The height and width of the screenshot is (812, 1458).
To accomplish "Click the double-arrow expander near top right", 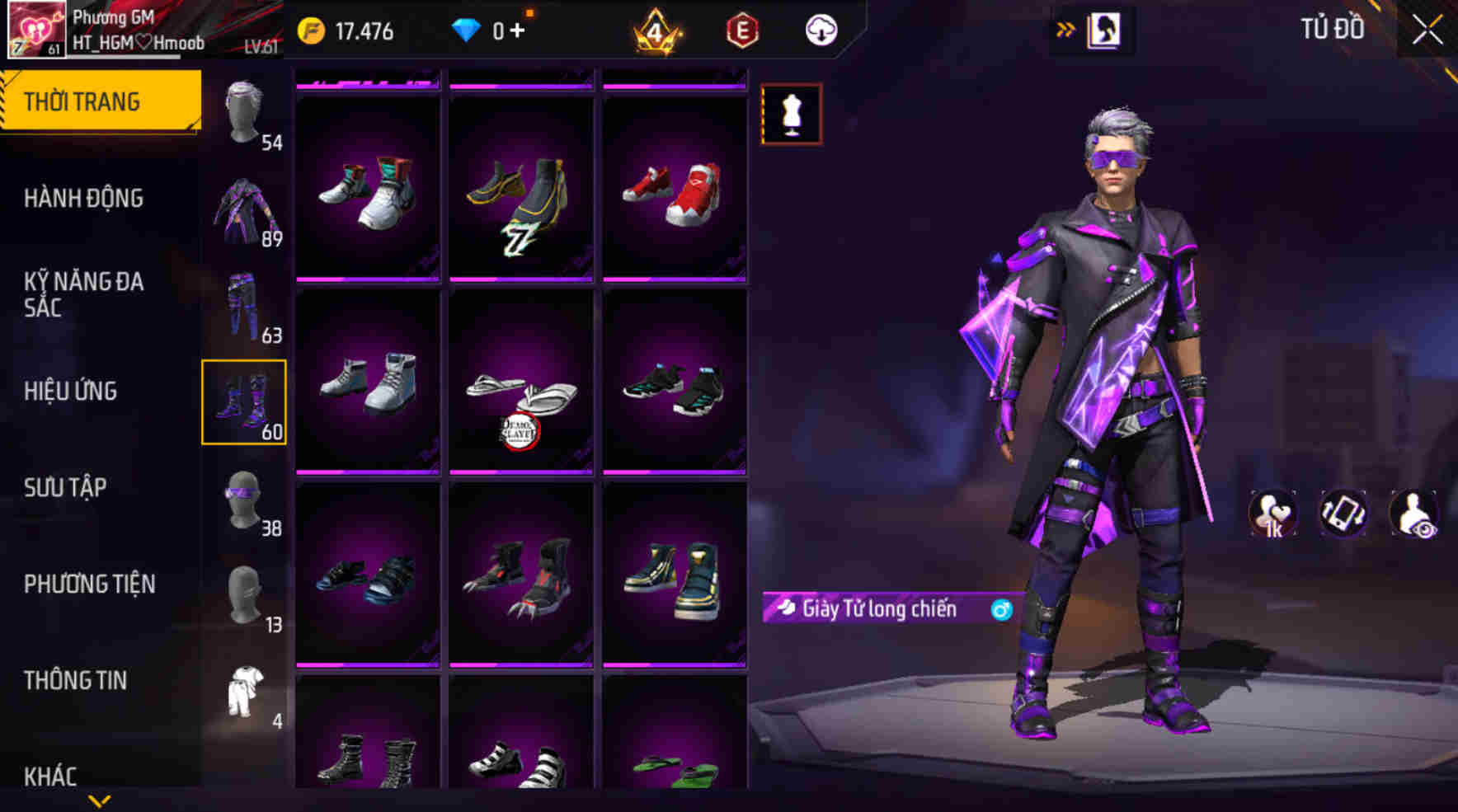I will tap(1067, 27).
